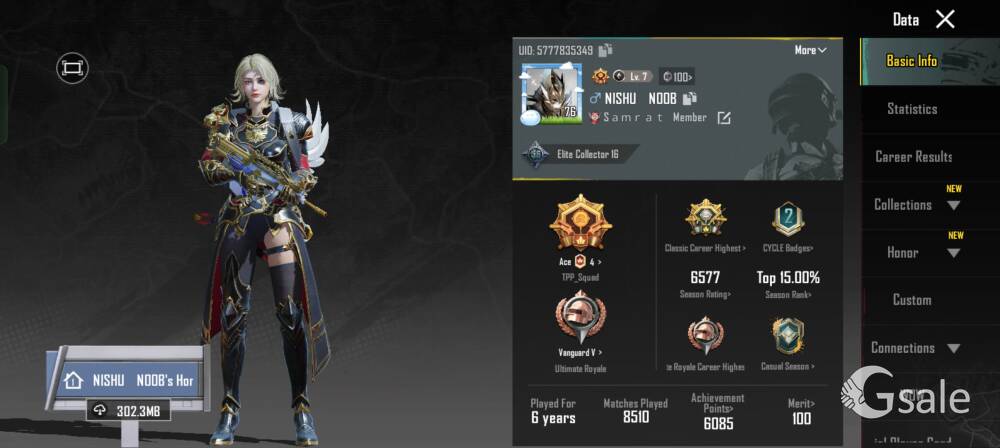View the Casual Season badge
This screenshot has height=448, width=1000.
tap(788, 338)
